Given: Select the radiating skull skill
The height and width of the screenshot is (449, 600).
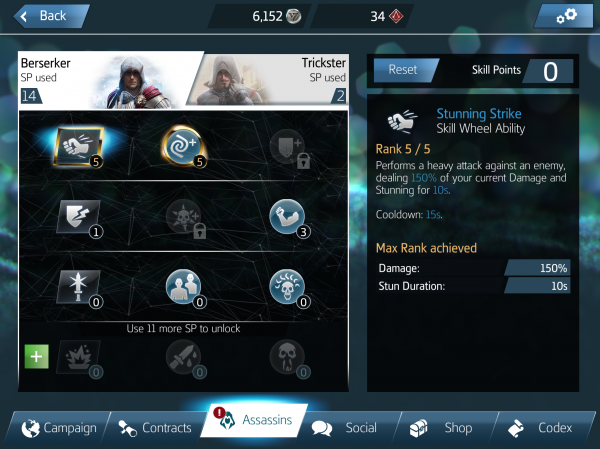Looking at the screenshot, I should 286,286.
